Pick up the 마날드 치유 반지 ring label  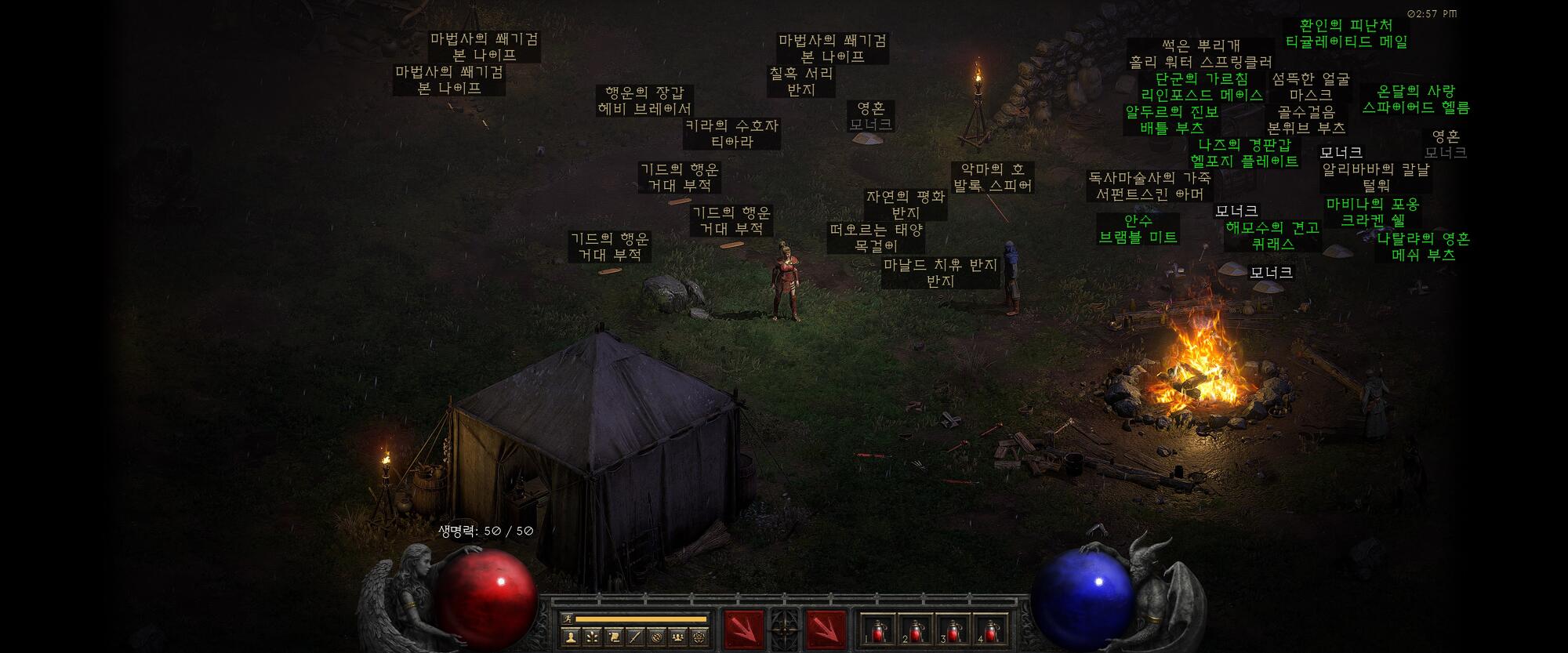940,273
